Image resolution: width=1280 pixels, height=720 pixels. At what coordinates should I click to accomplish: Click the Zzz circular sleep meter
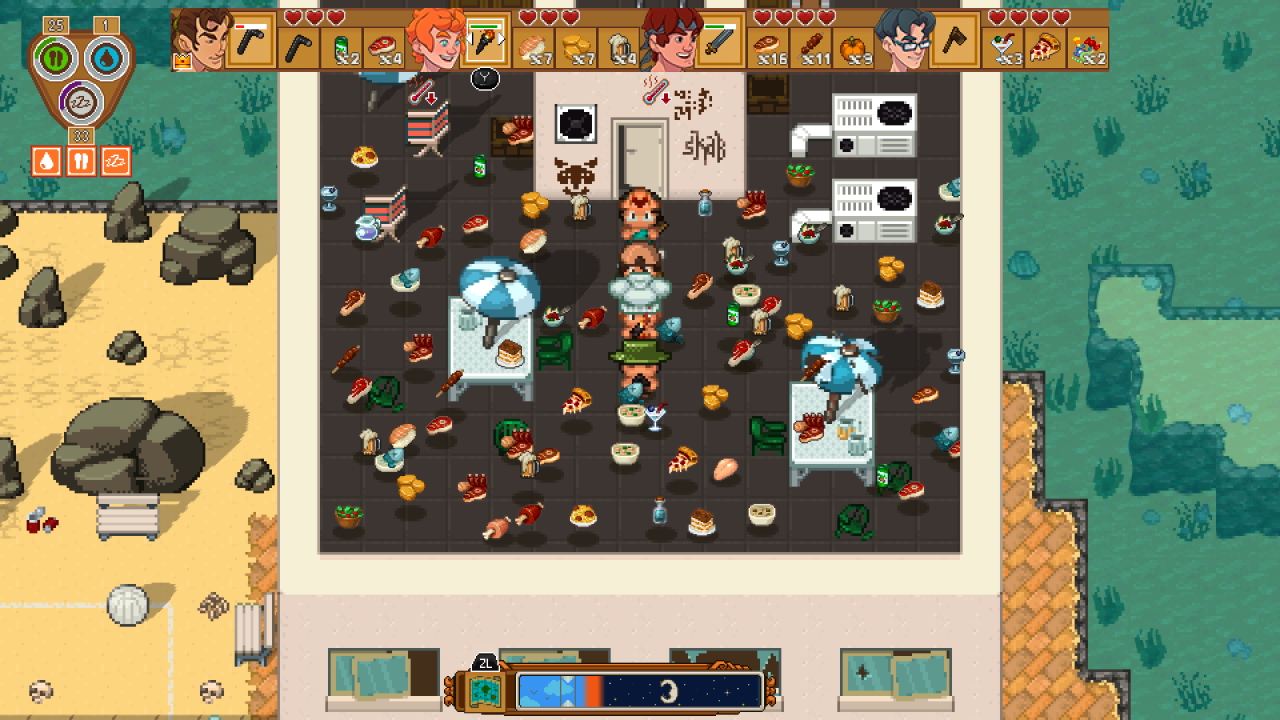80,101
